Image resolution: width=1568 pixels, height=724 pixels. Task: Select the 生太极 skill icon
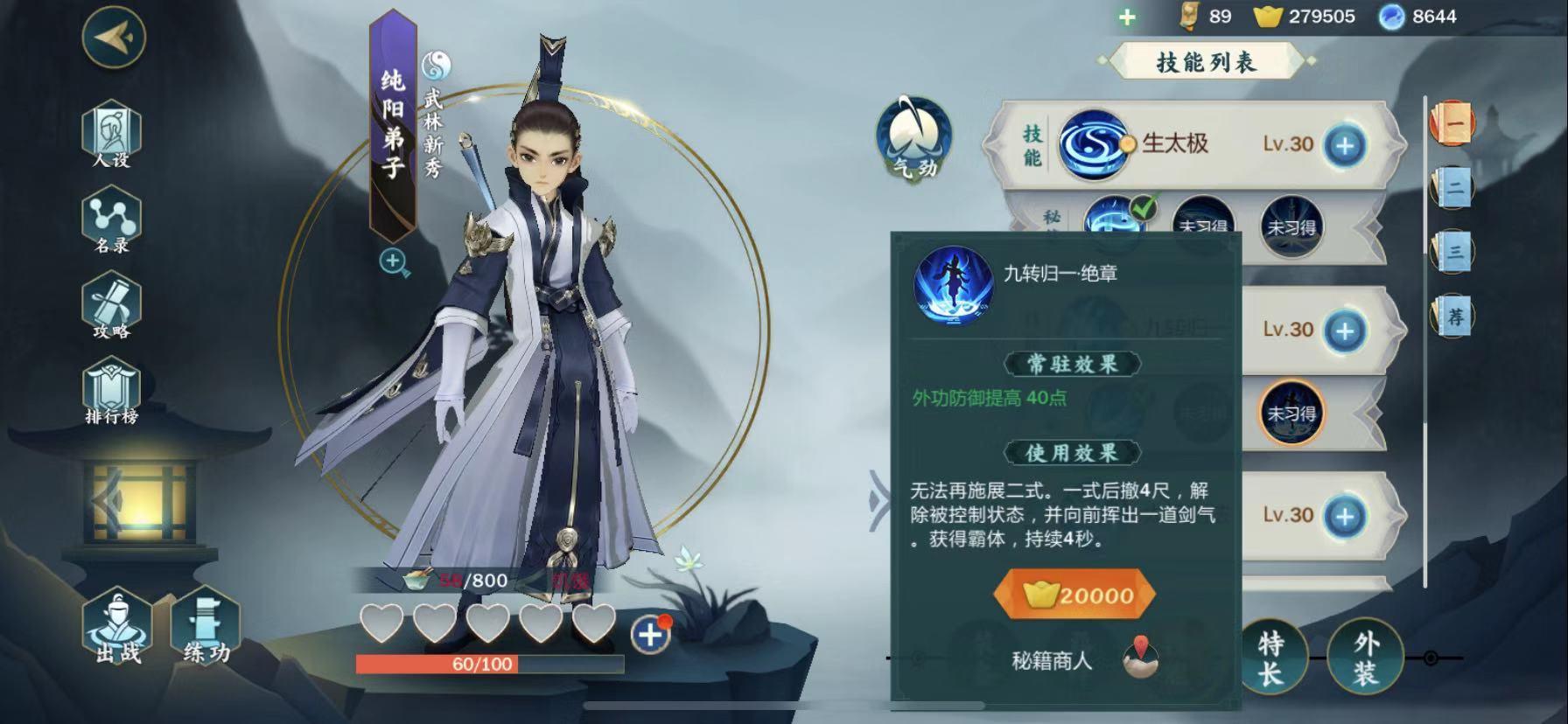[1091, 144]
